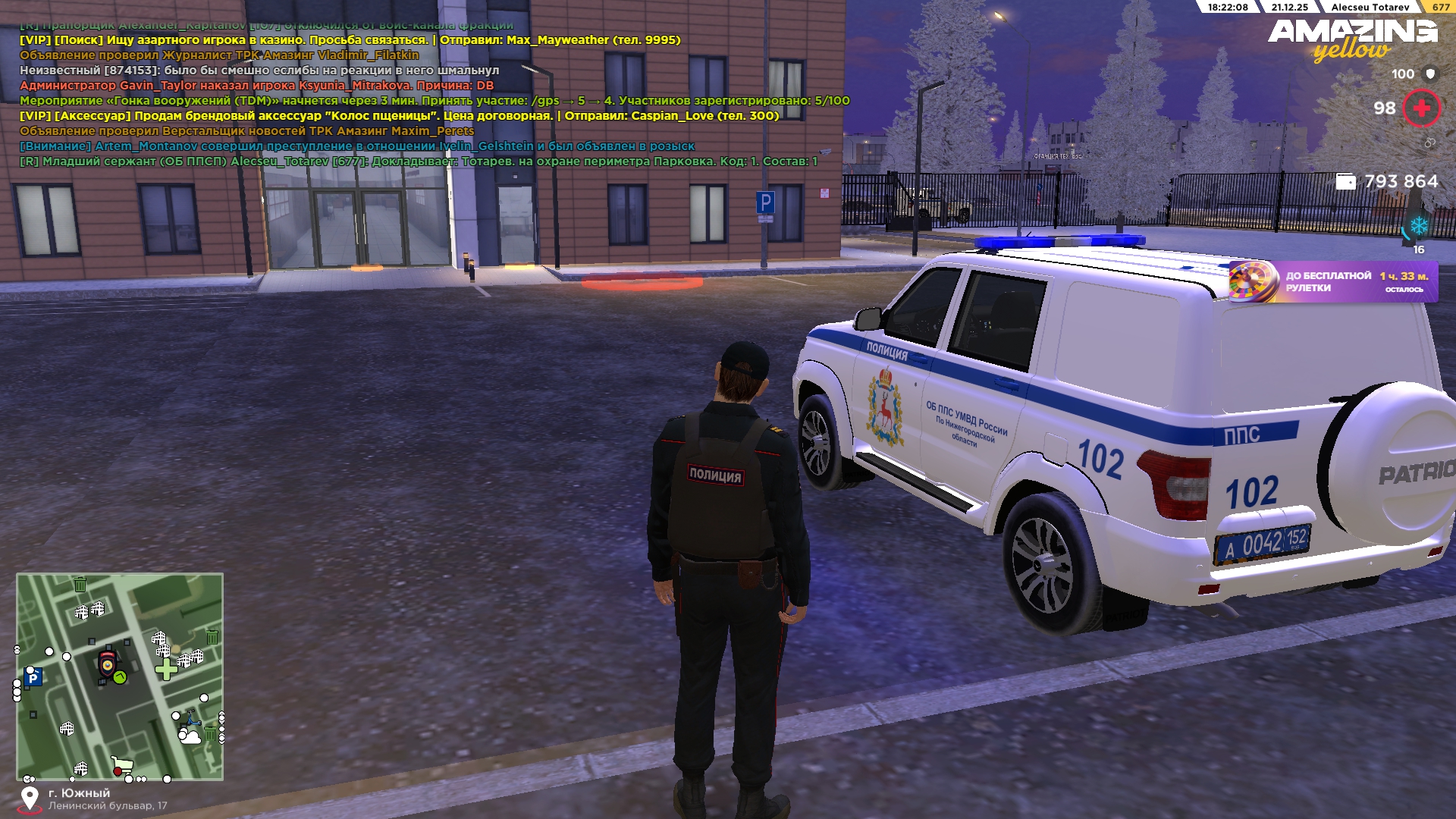Click the Alecseu Totarev player name label
Viewport: 1456px width, 819px height.
pos(1370,7)
